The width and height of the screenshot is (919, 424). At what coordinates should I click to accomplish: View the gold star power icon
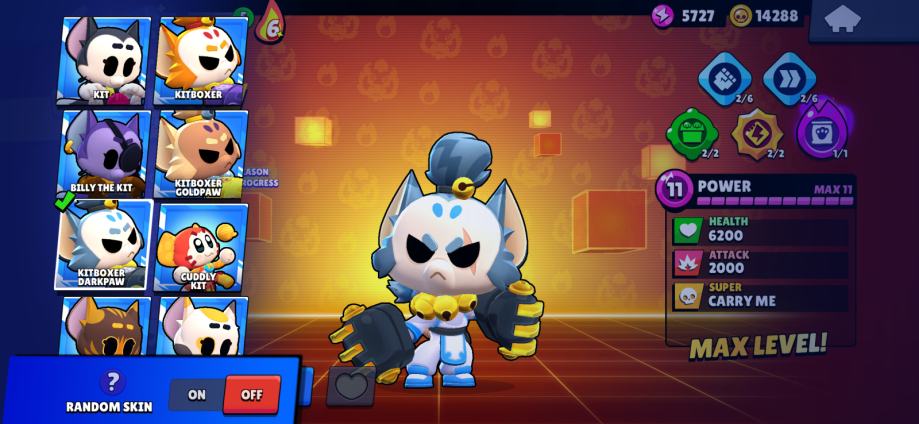point(756,133)
